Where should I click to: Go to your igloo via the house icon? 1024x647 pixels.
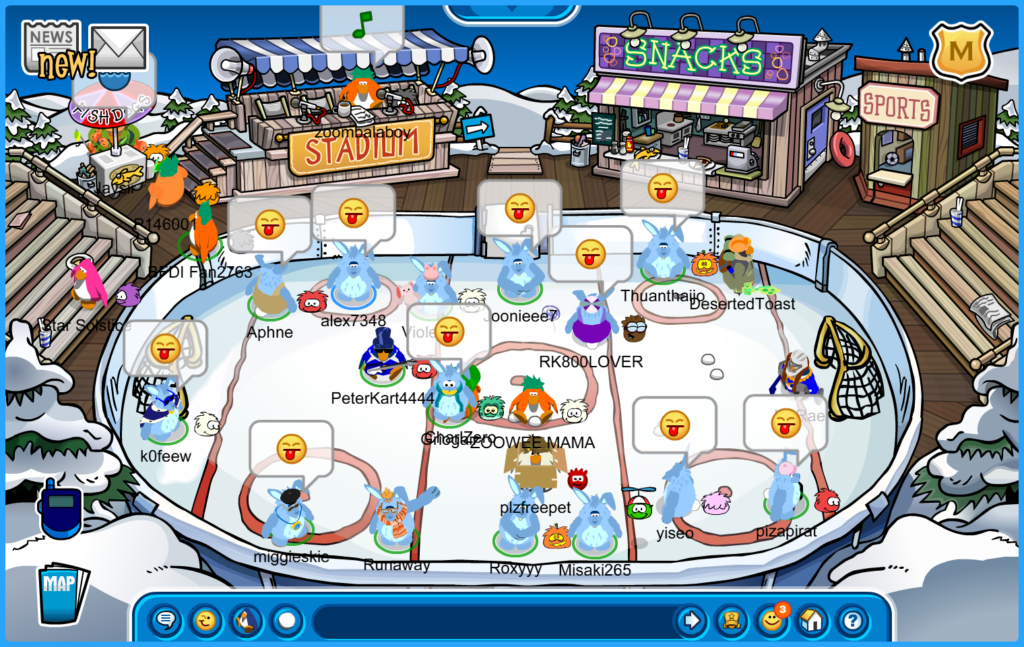[811, 621]
